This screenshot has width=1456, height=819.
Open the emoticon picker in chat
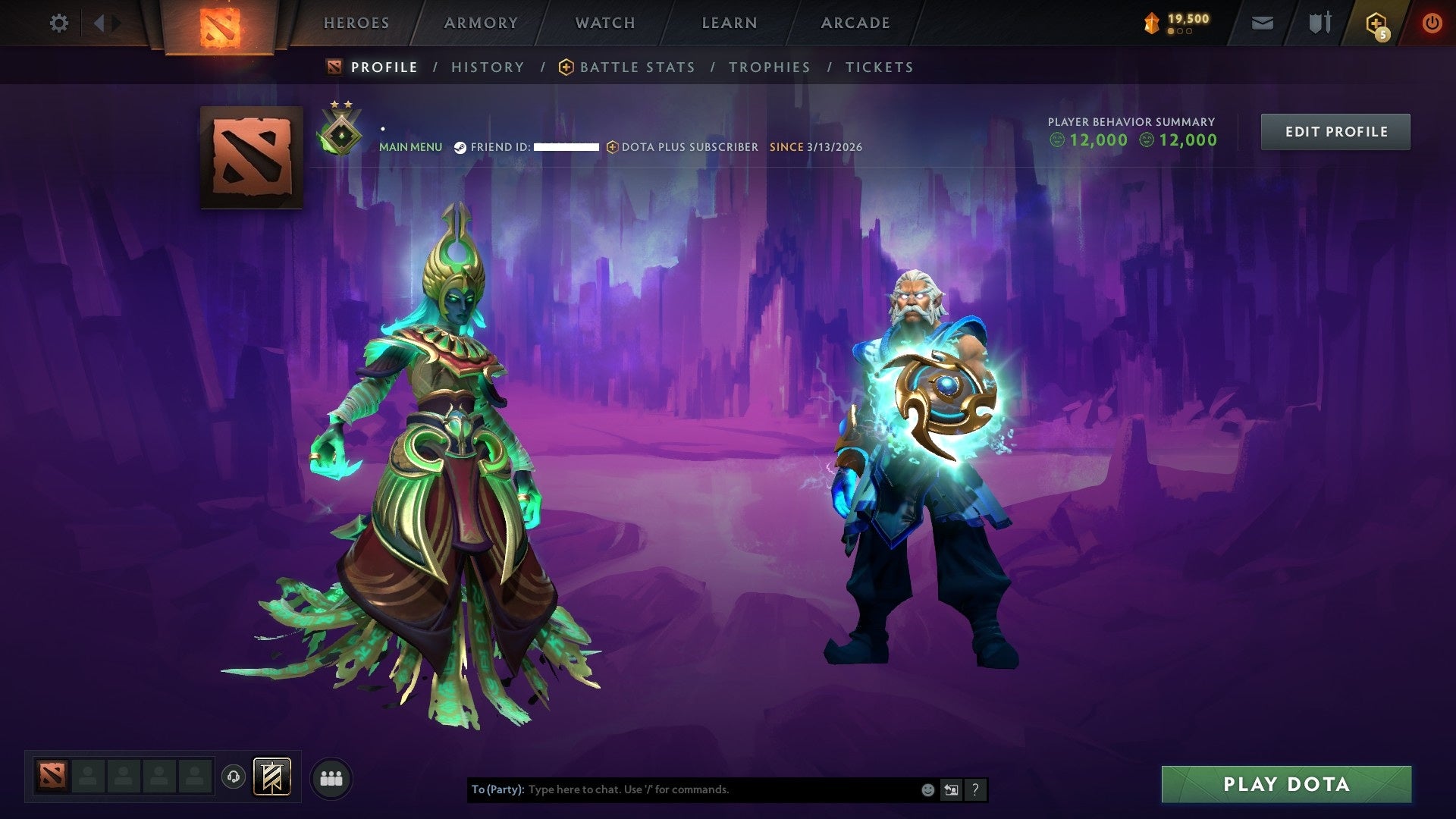tap(927, 789)
